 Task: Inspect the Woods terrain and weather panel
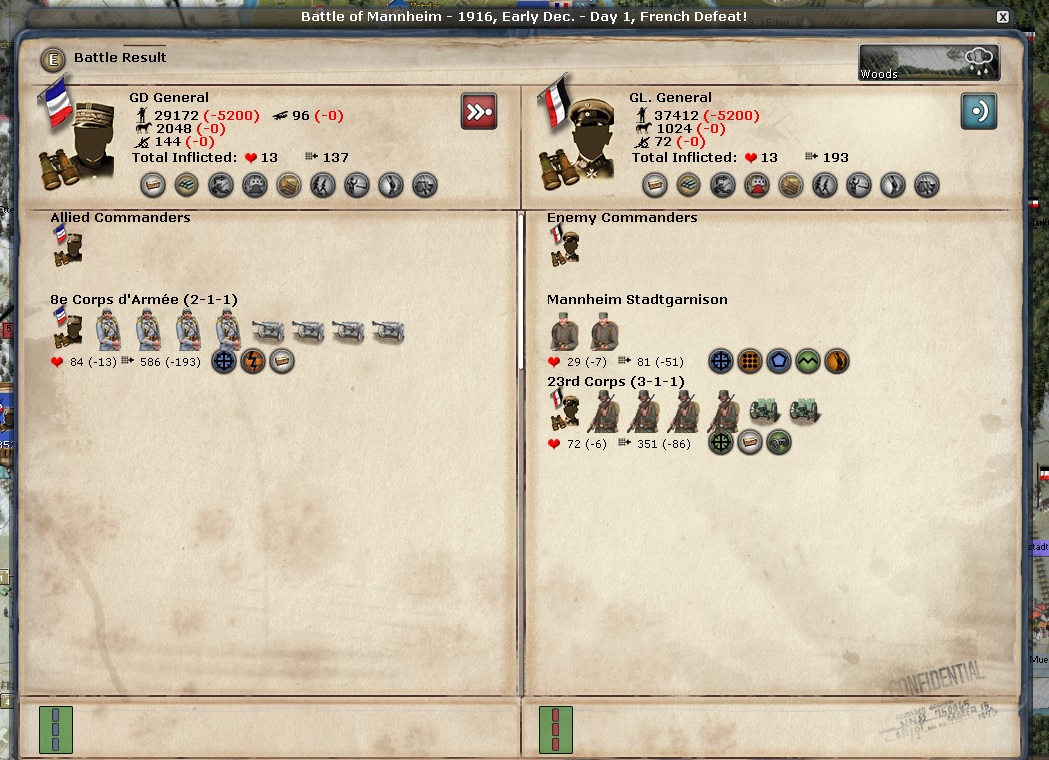click(928, 63)
